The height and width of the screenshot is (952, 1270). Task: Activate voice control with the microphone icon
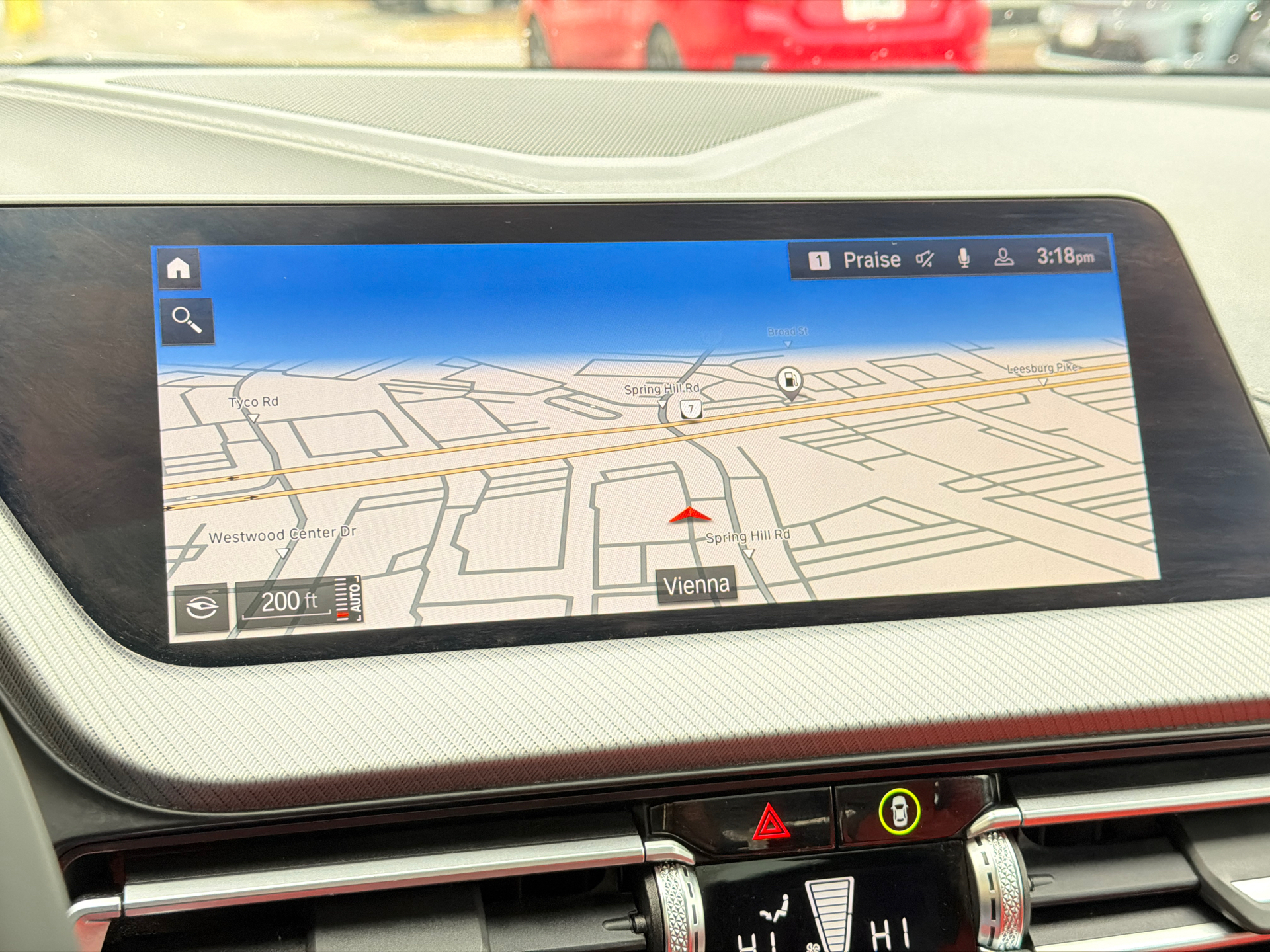[x=963, y=259]
